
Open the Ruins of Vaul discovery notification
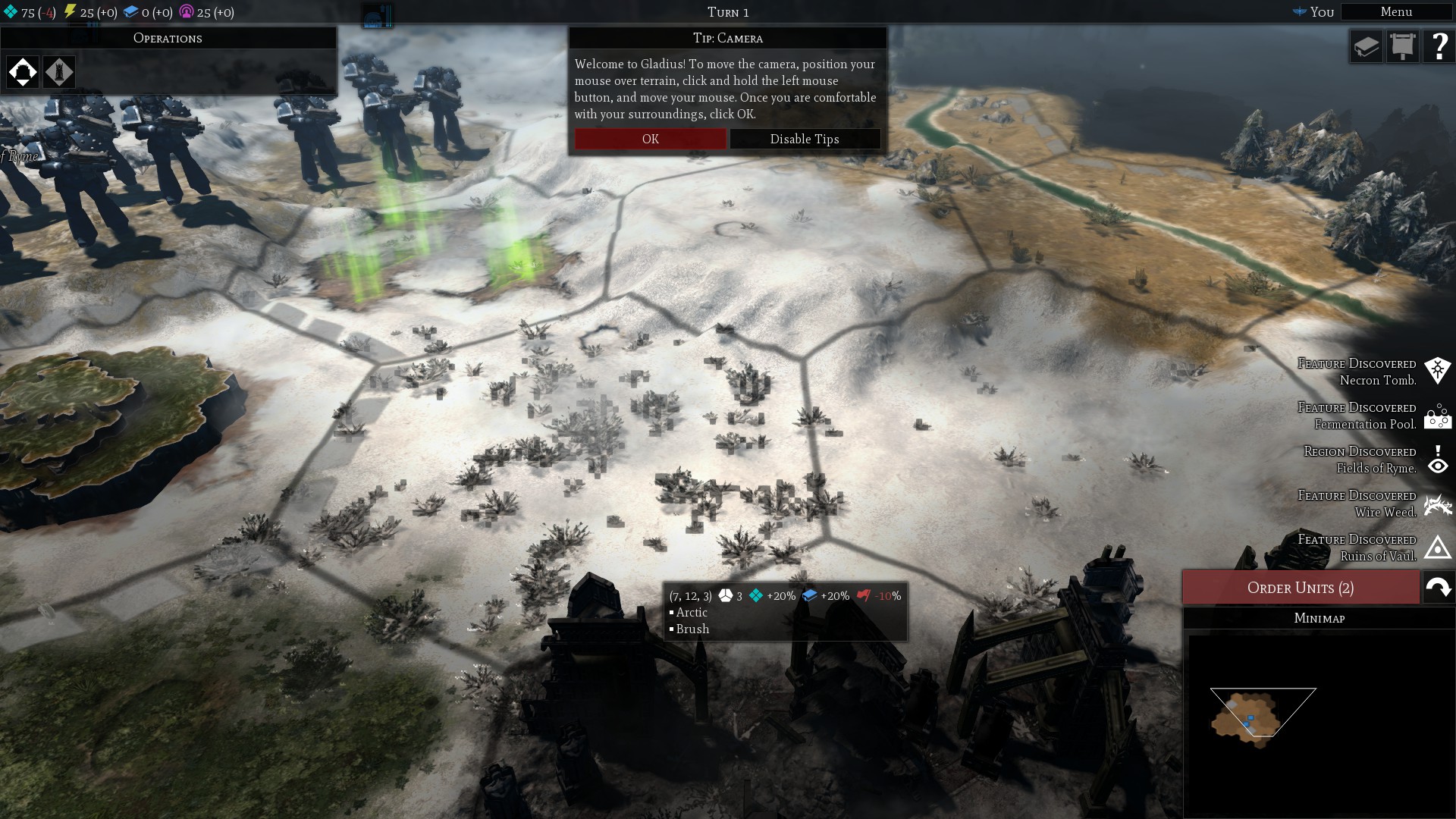coord(1437,548)
